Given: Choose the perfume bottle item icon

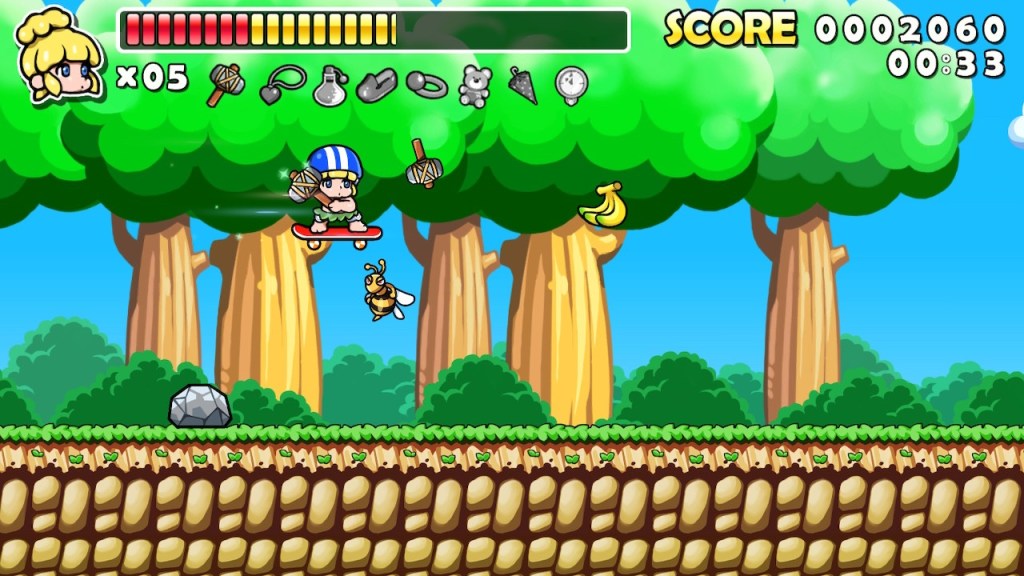Looking at the screenshot, I should coord(329,86).
